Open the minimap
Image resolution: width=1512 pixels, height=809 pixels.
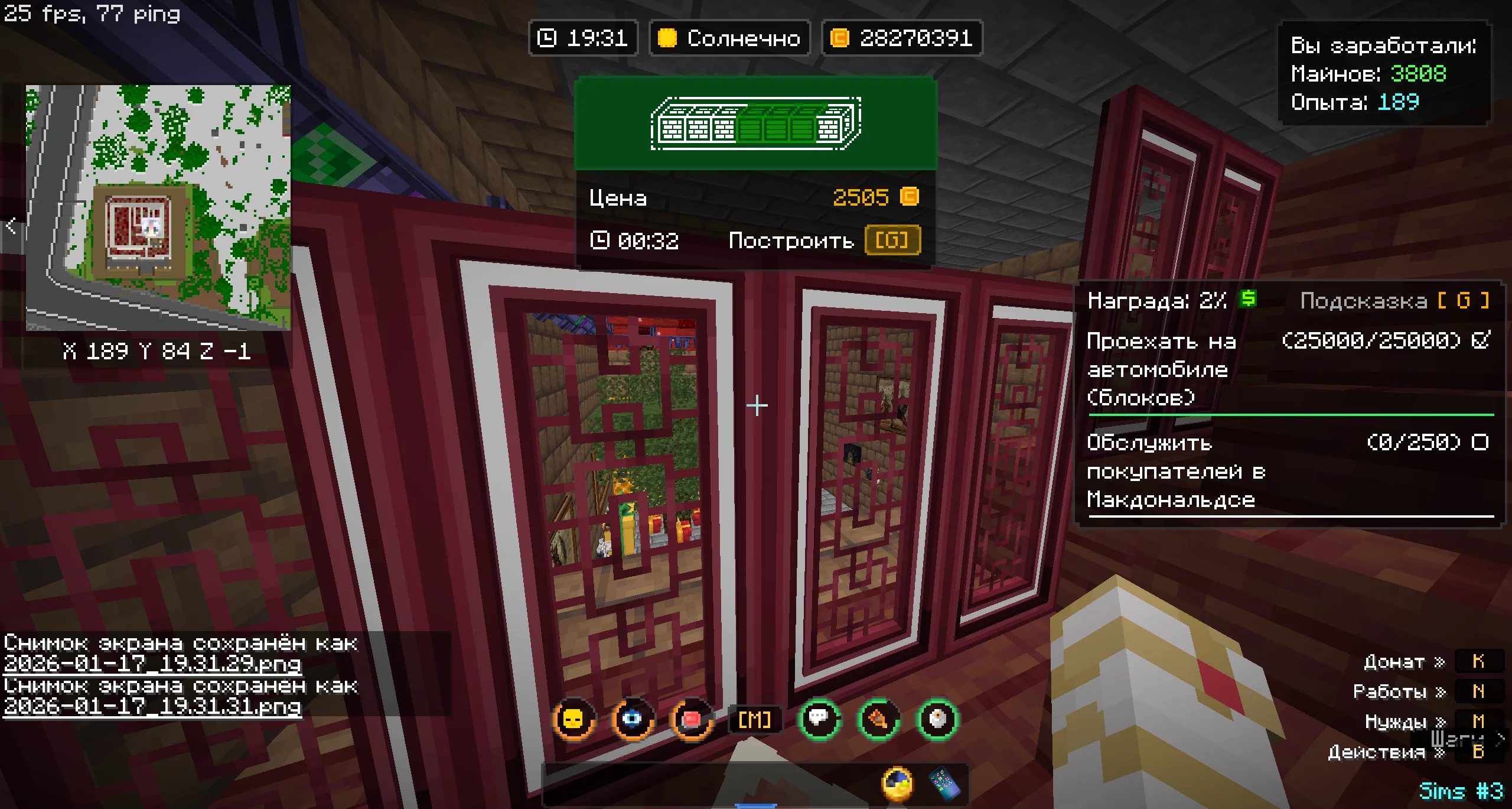click(x=158, y=207)
